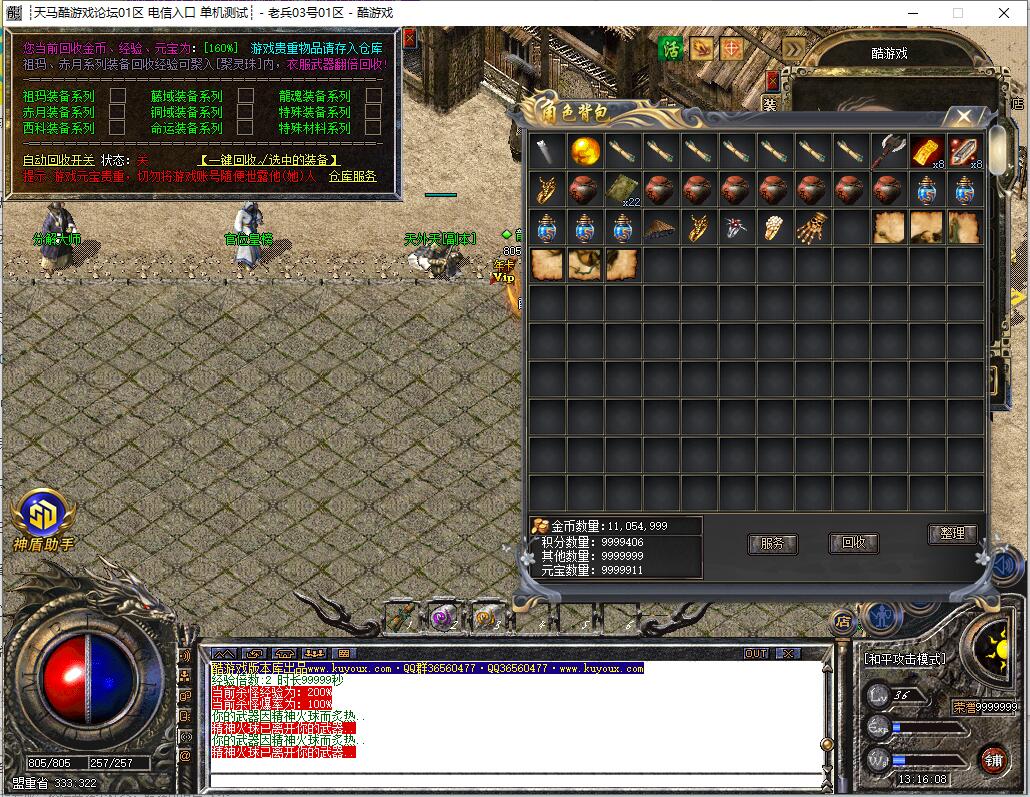Switch the 和平攻击模式 attack mode
Viewport: 1030px width, 797px height.
tap(904, 660)
